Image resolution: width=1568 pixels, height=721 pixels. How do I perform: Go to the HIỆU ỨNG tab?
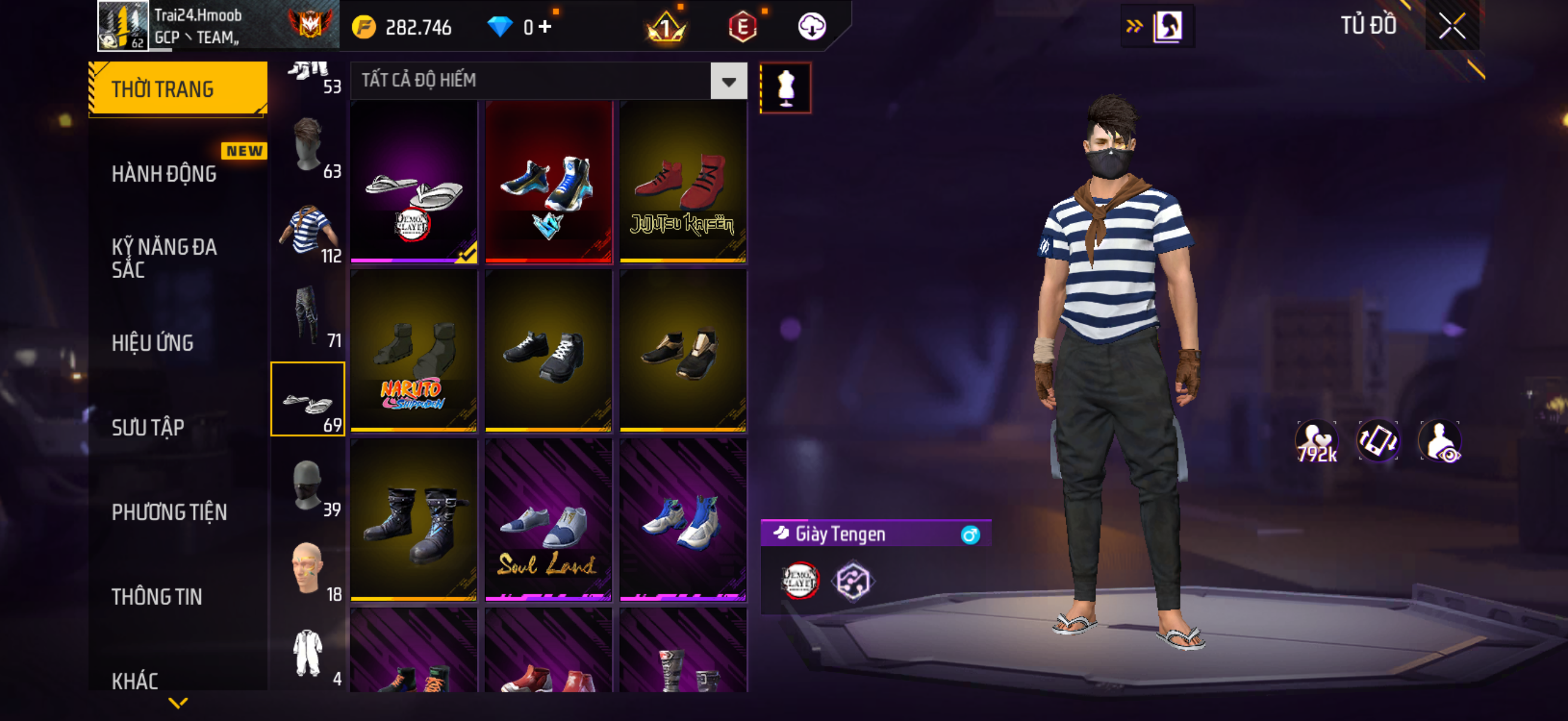tap(152, 343)
